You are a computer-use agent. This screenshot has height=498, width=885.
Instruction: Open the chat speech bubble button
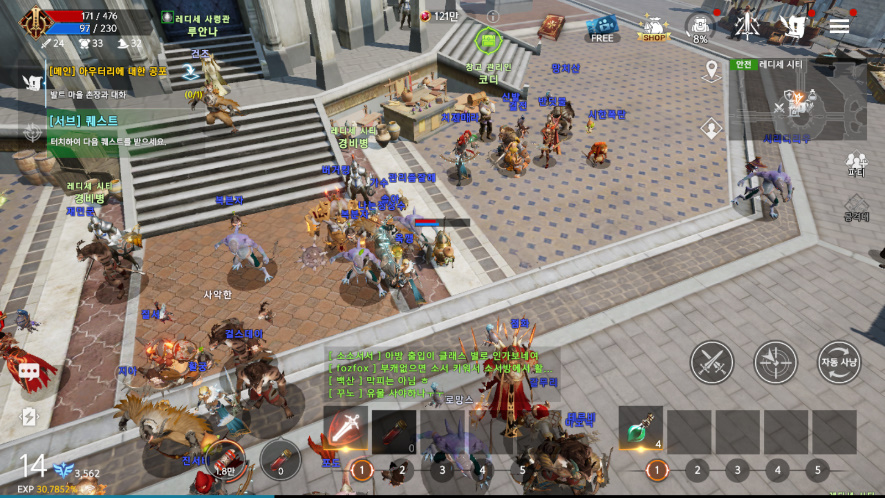tap(28, 372)
